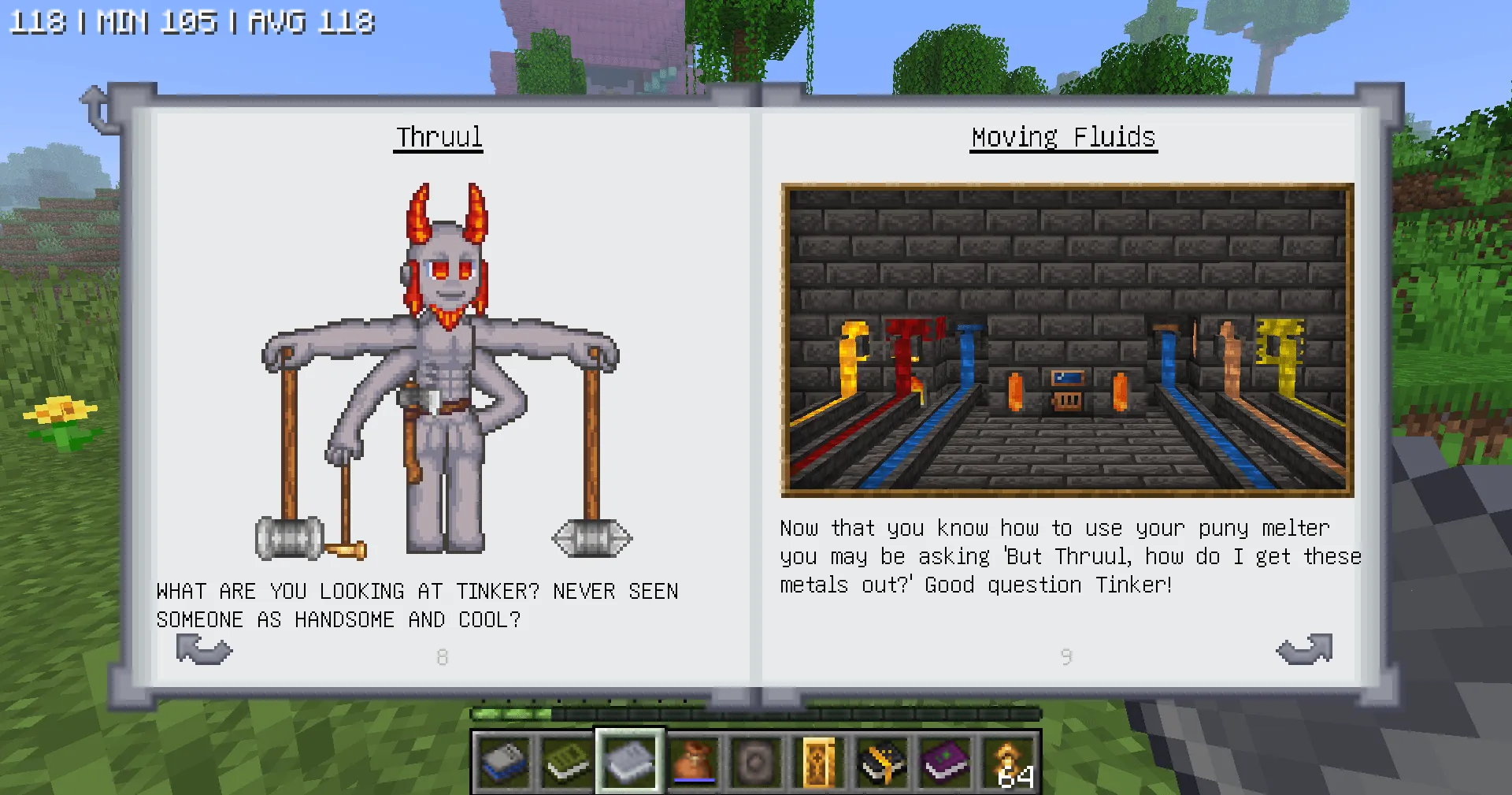This screenshot has width=1512, height=795.
Task: Select the orange pouch item in the hotbar
Action: pyautogui.click(x=693, y=762)
